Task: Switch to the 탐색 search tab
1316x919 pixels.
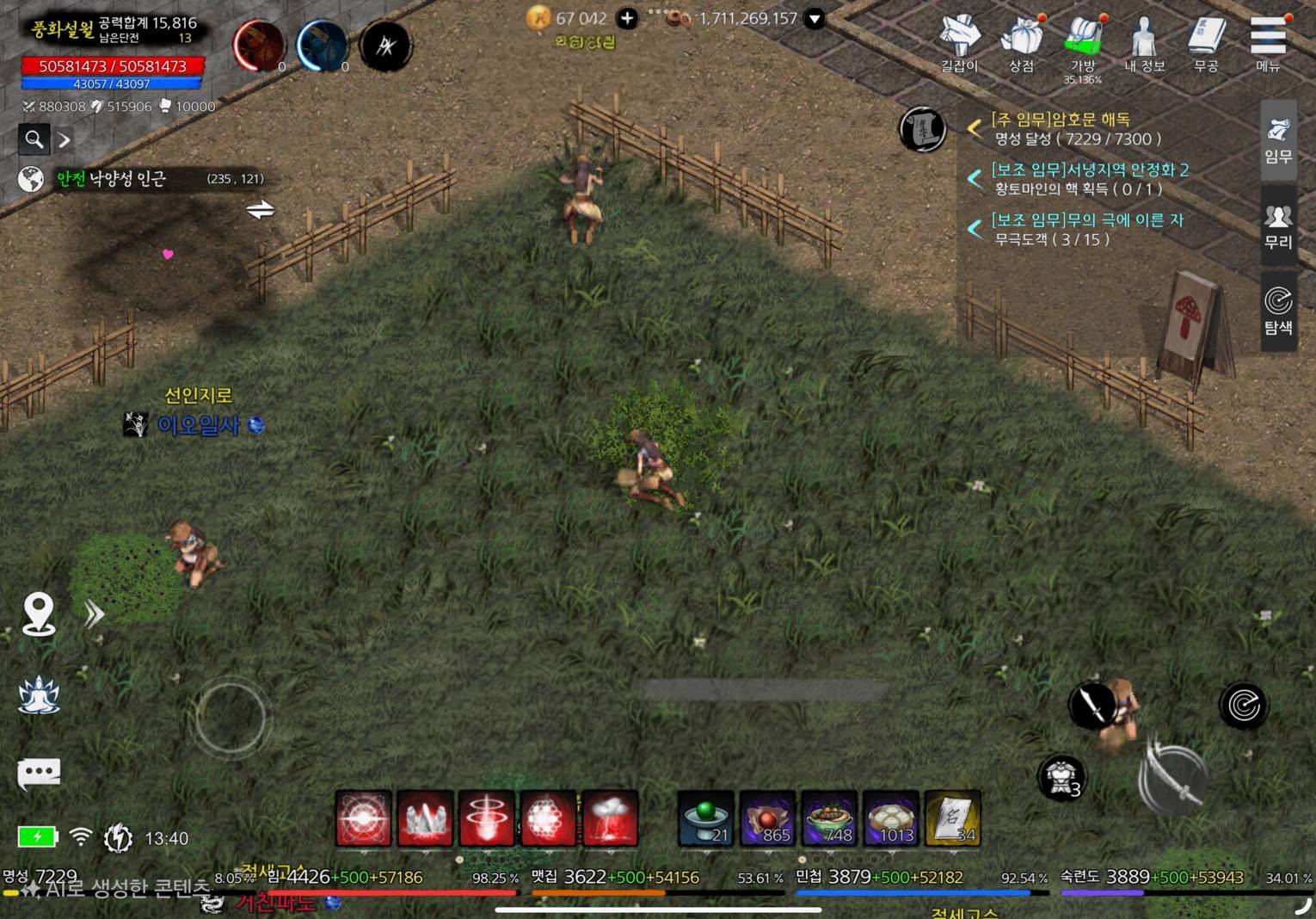Action: (x=1278, y=311)
